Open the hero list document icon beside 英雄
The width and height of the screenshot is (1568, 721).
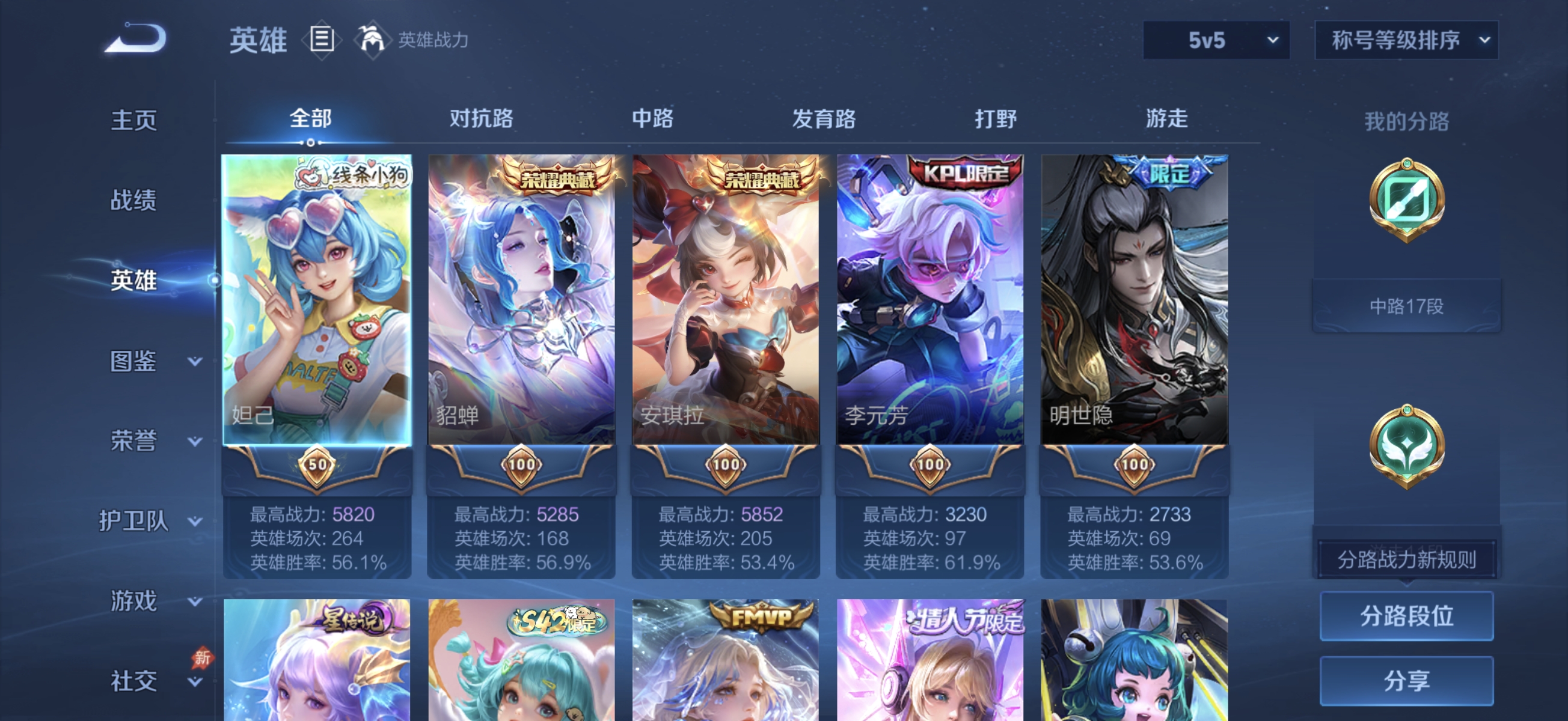point(322,39)
